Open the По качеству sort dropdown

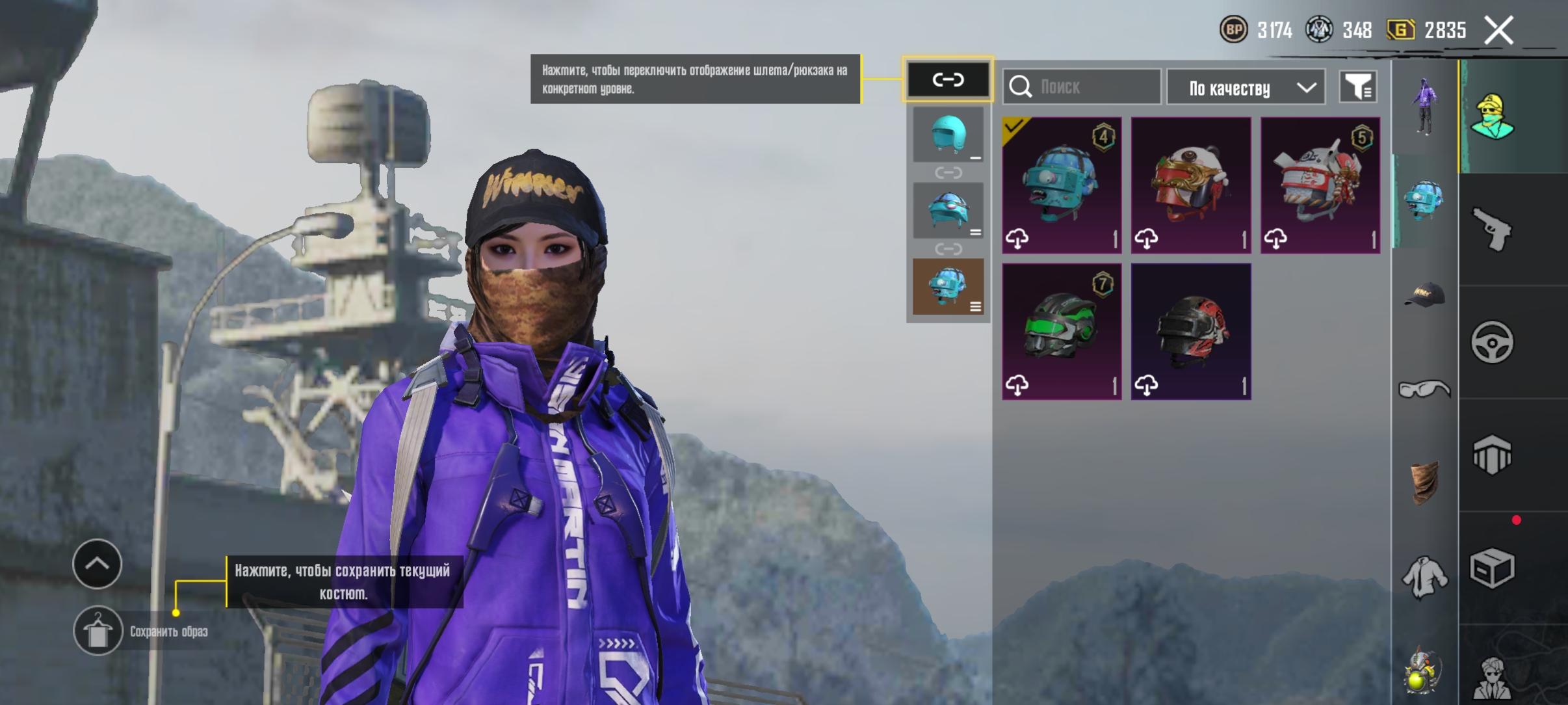tap(1246, 88)
